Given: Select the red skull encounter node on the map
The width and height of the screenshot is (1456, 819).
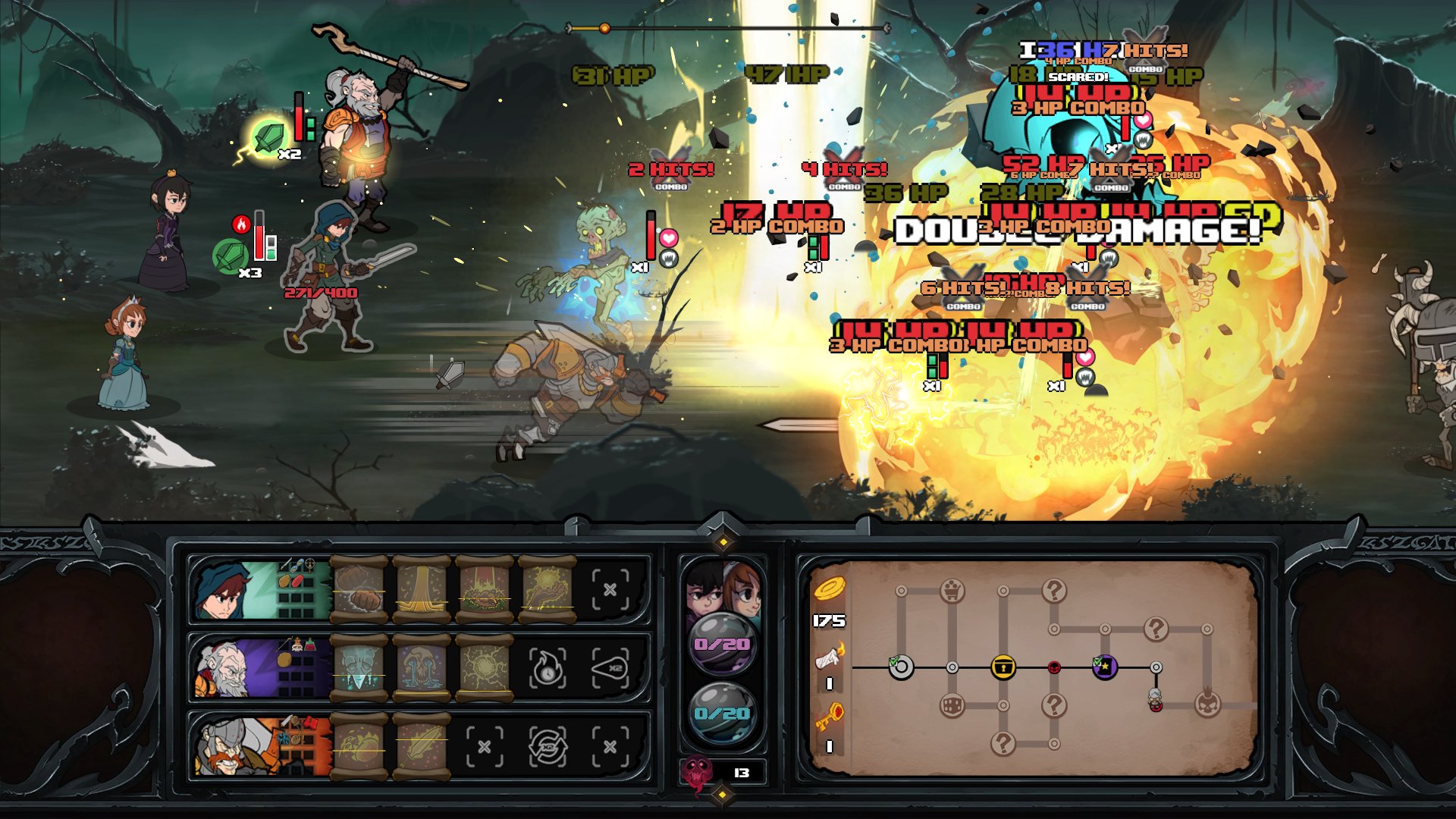Looking at the screenshot, I should [x=1054, y=667].
